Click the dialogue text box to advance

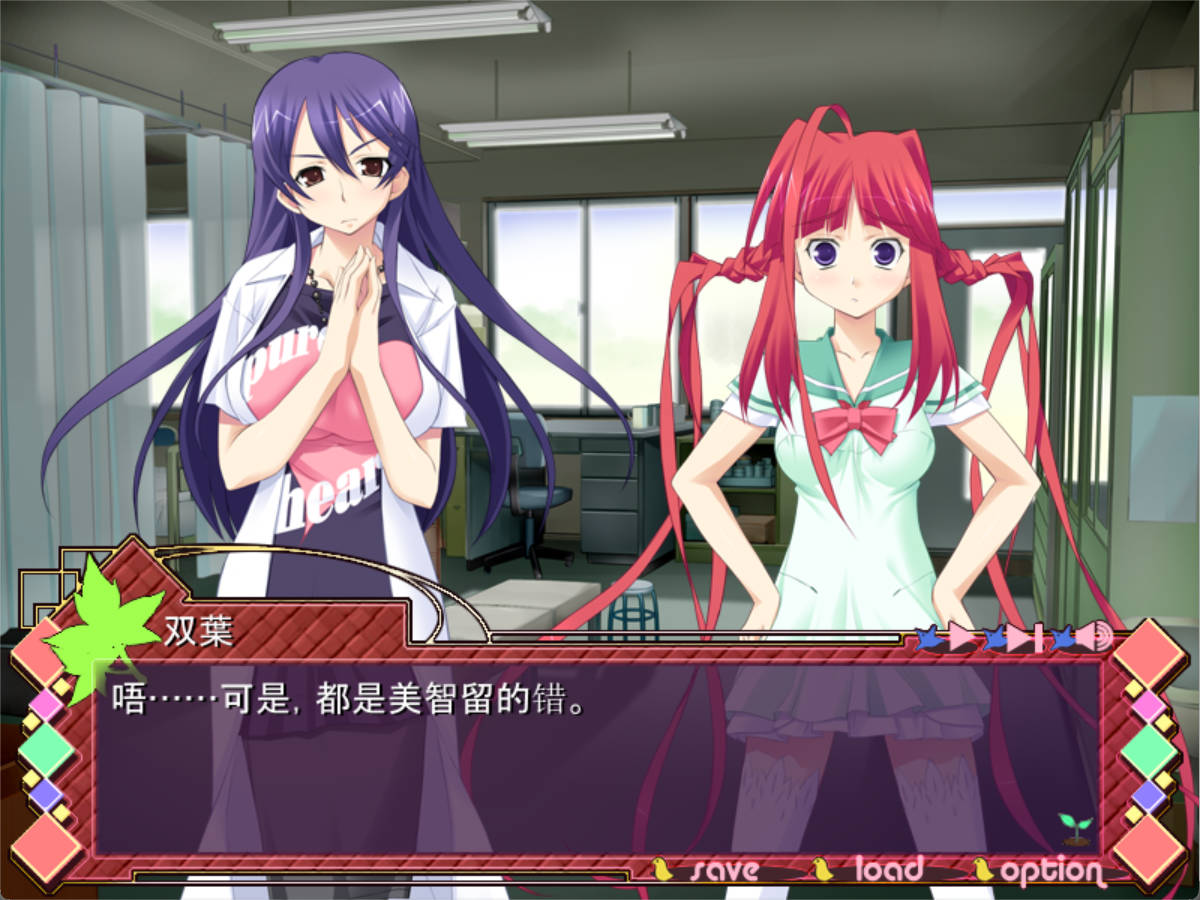point(598,760)
